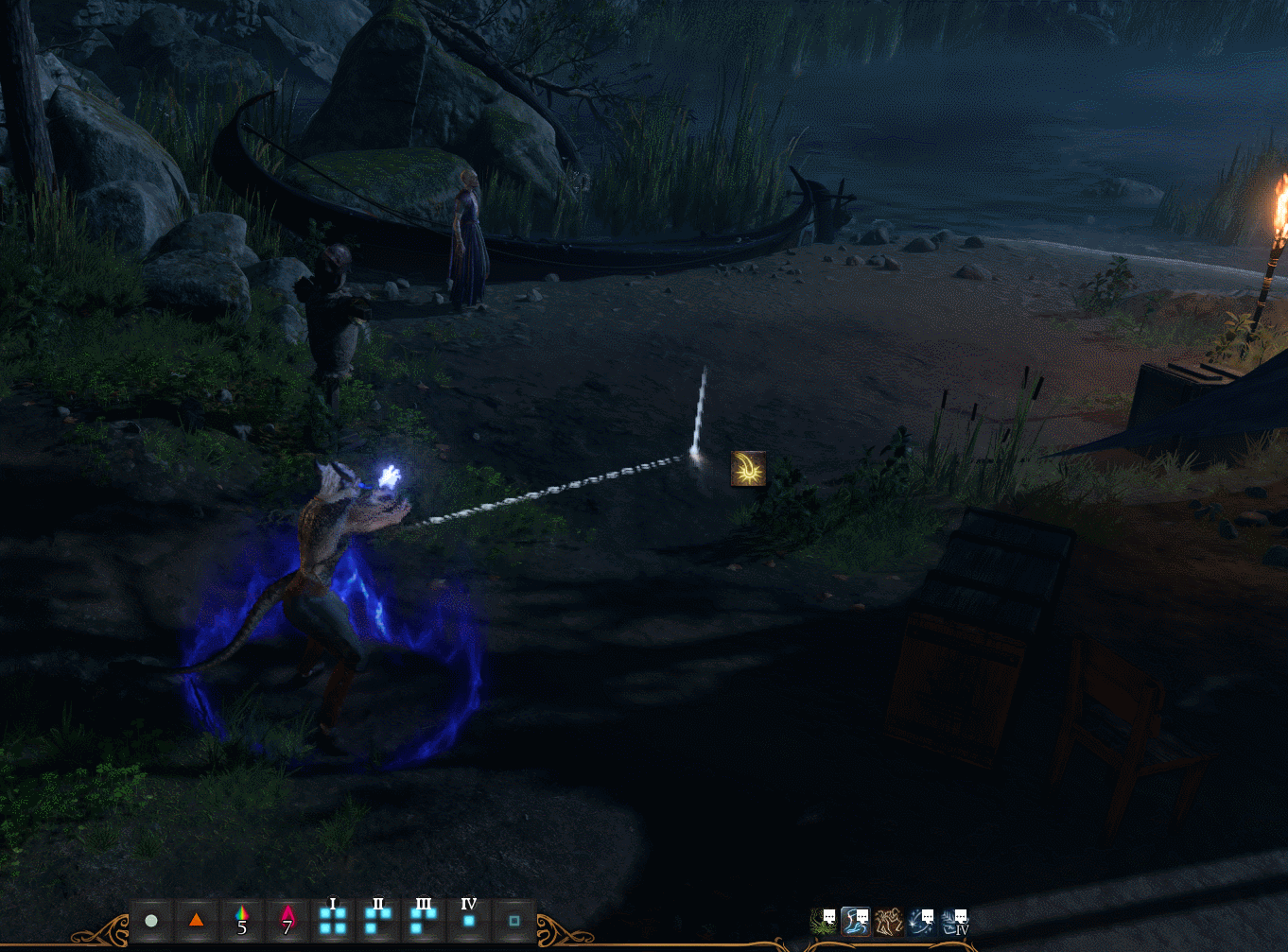
Task: Choose the level II spell slot filter
Action: 378,920
